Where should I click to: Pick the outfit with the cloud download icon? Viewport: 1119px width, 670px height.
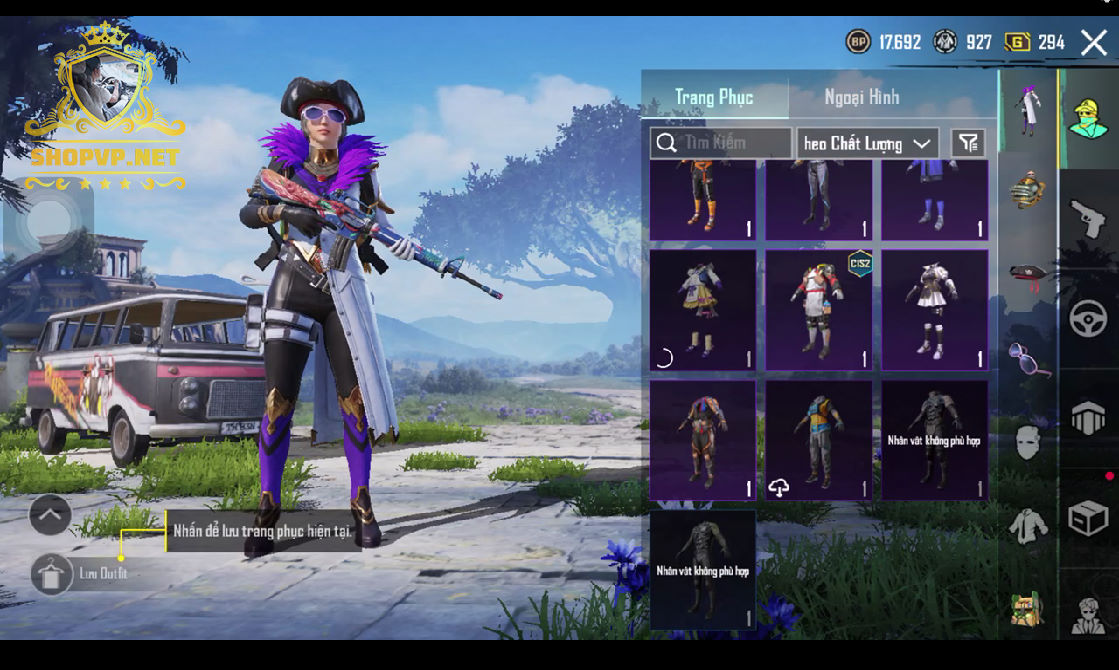point(819,440)
